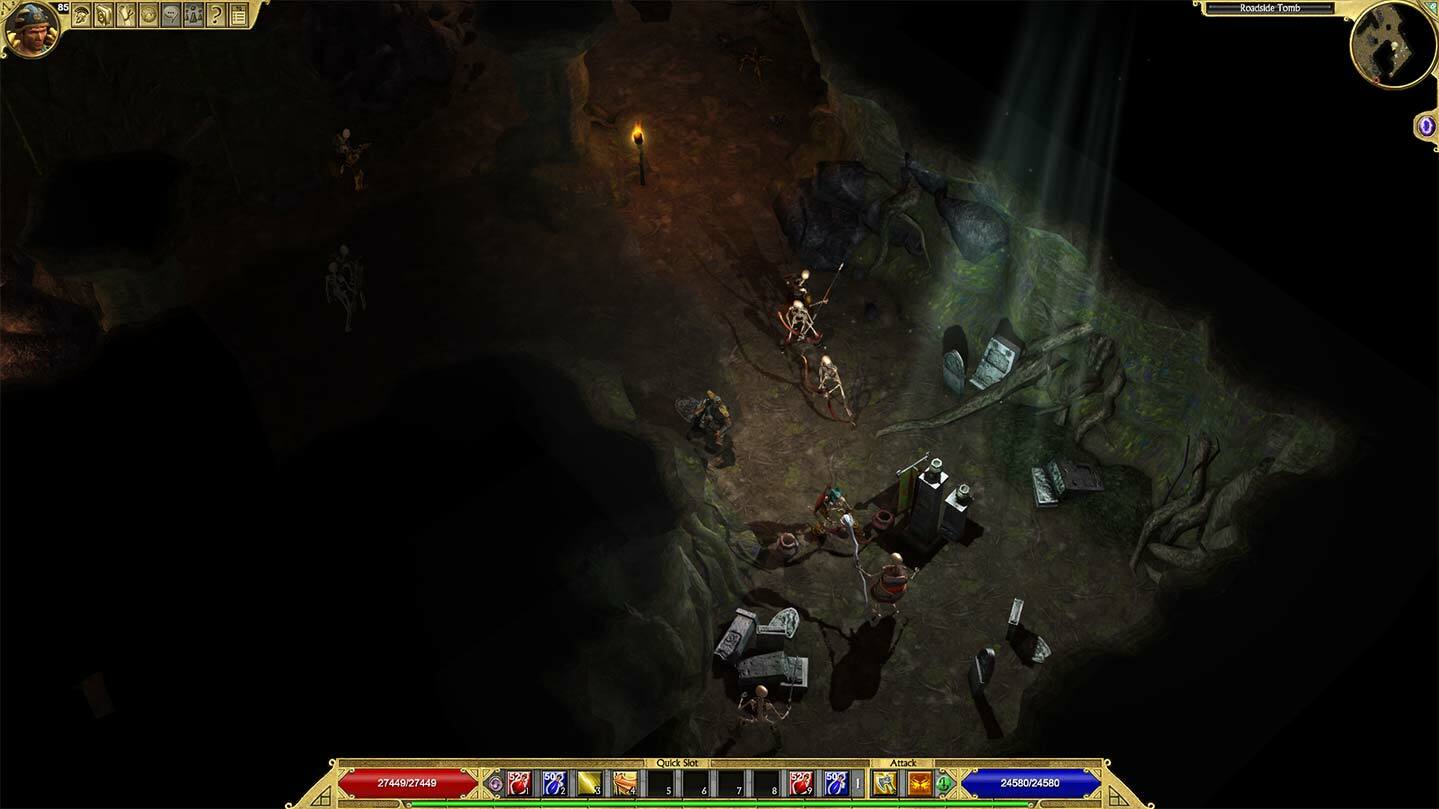Click the green experience bar at the bottom
Image resolution: width=1439 pixels, height=809 pixels.
coord(720,801)
